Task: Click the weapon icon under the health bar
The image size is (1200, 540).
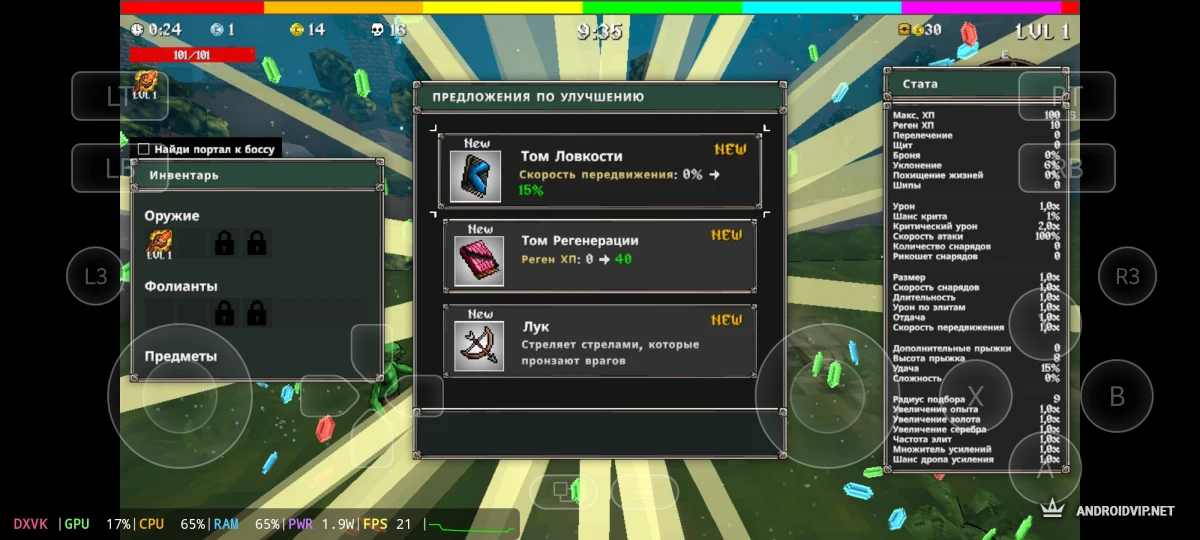Action: coord(145,84)
